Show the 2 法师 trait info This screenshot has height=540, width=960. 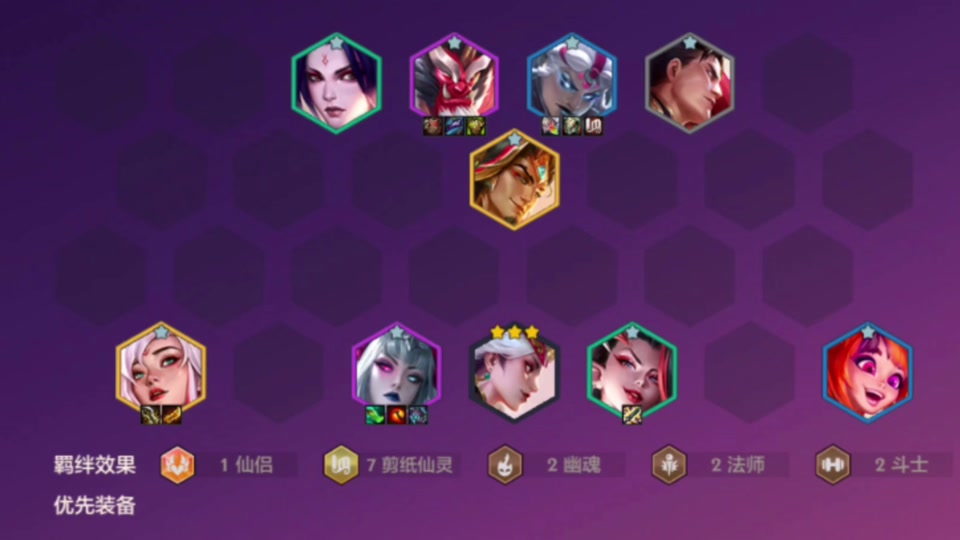718,465
